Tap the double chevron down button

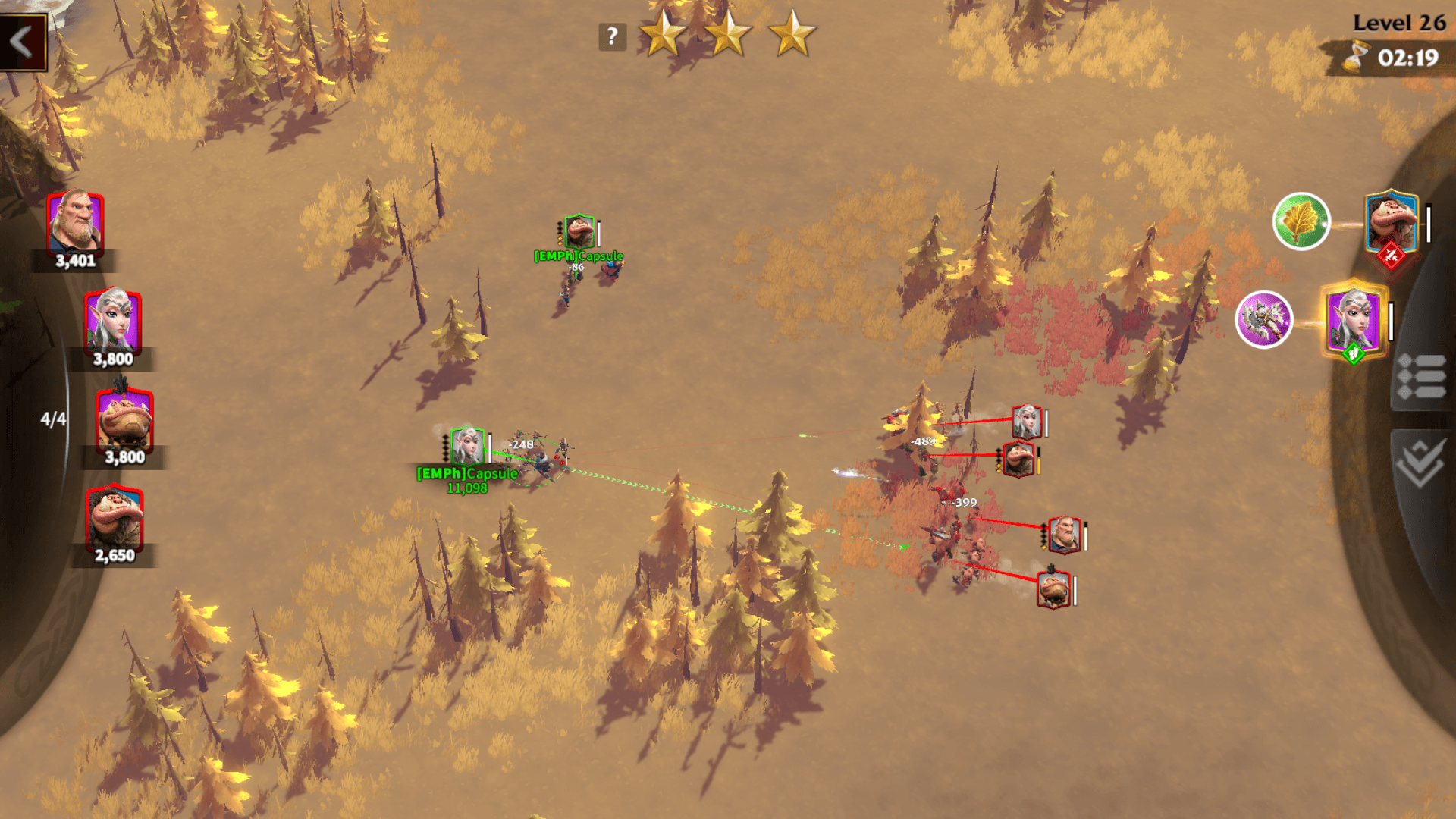pyautogui.click(x=1420, y=463)
